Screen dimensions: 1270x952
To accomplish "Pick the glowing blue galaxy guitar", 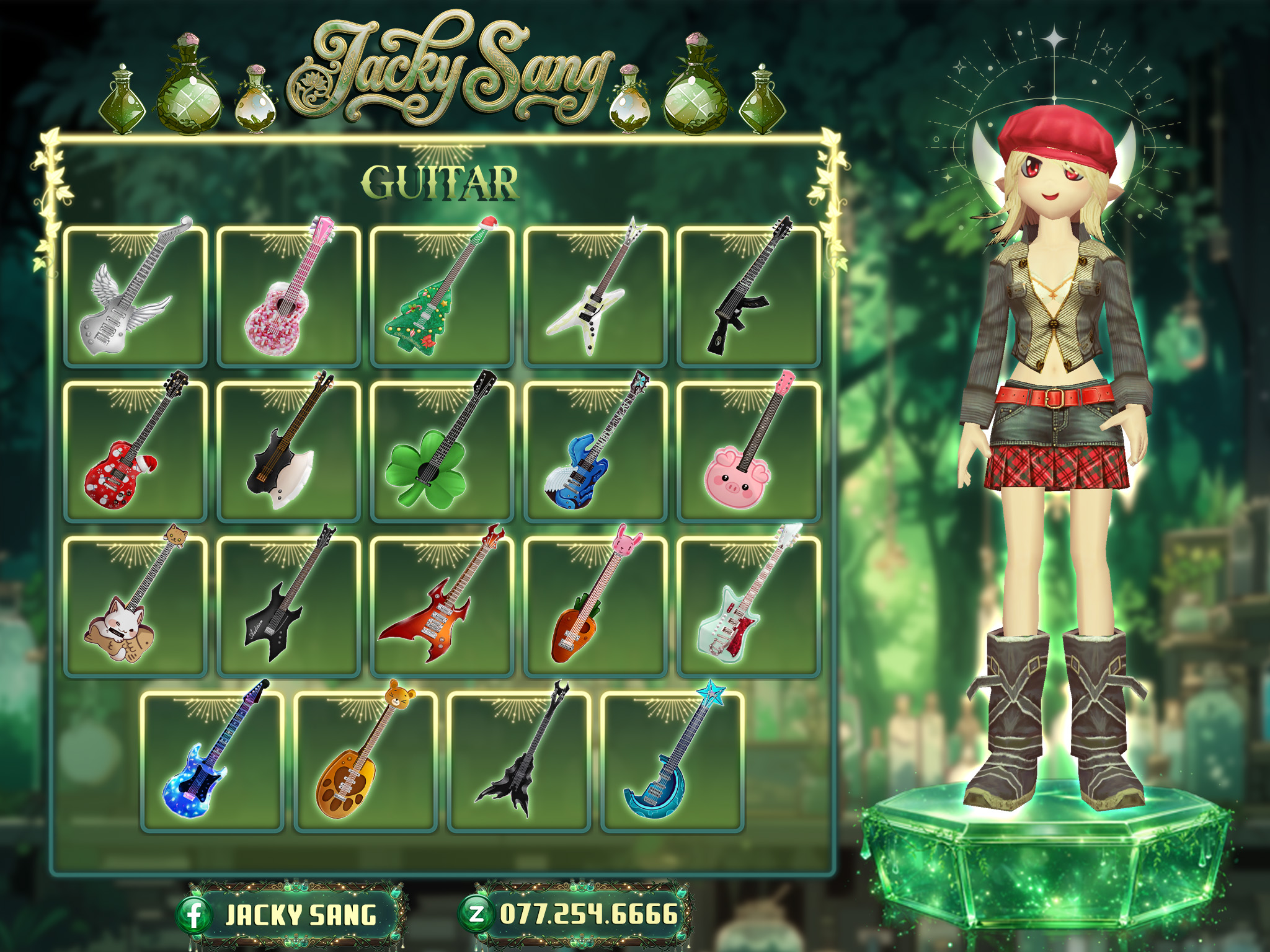I will click(x=212, y=760).
